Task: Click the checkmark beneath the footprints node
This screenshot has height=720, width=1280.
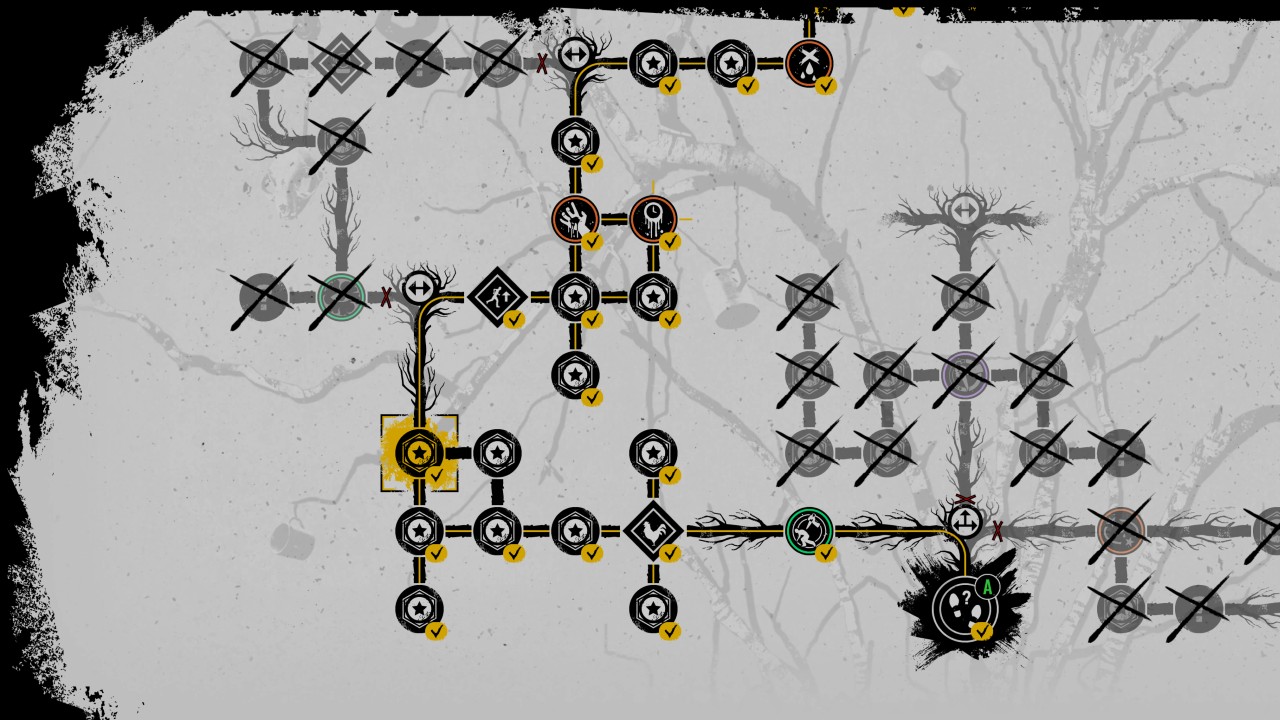Action: [980, 630]
